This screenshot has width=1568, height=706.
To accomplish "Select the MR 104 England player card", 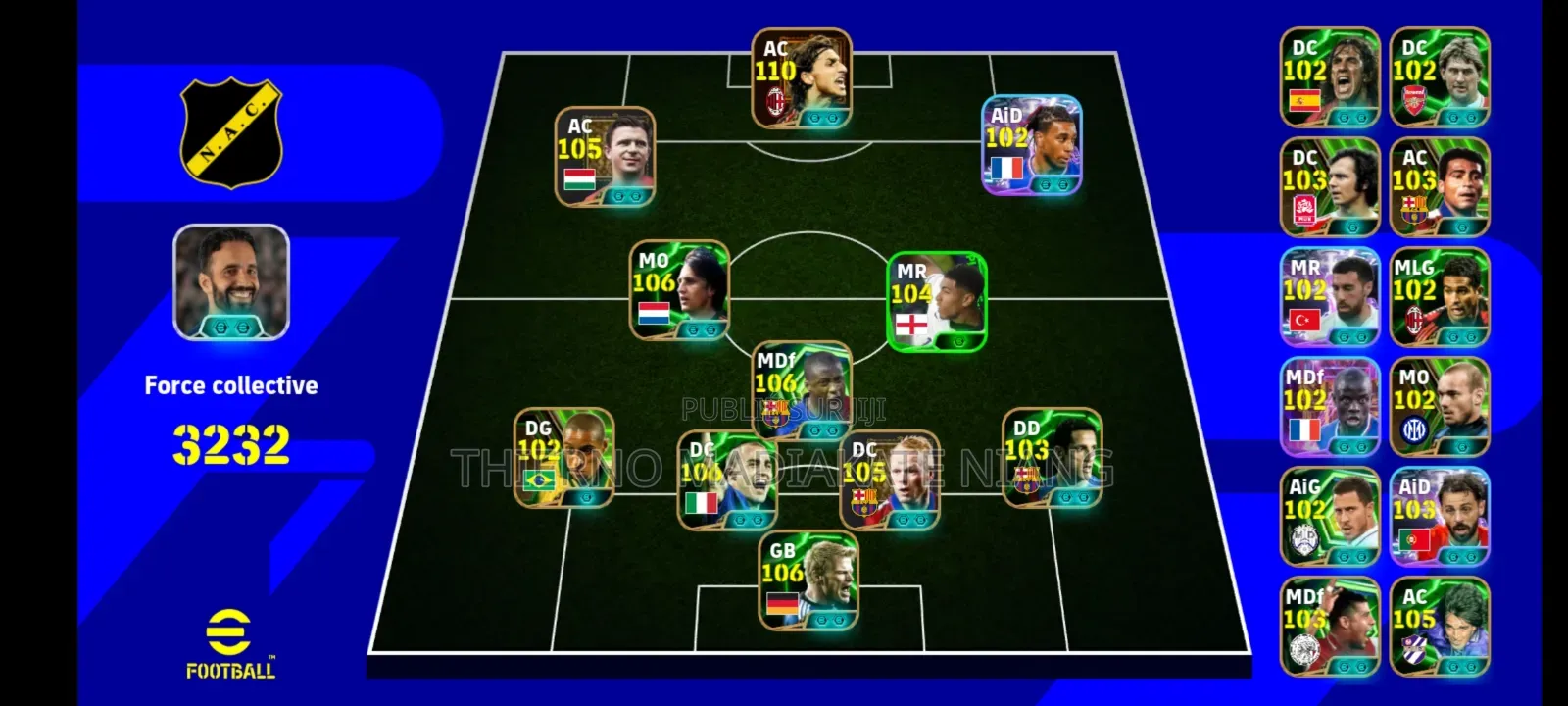I will click(937, 301).
